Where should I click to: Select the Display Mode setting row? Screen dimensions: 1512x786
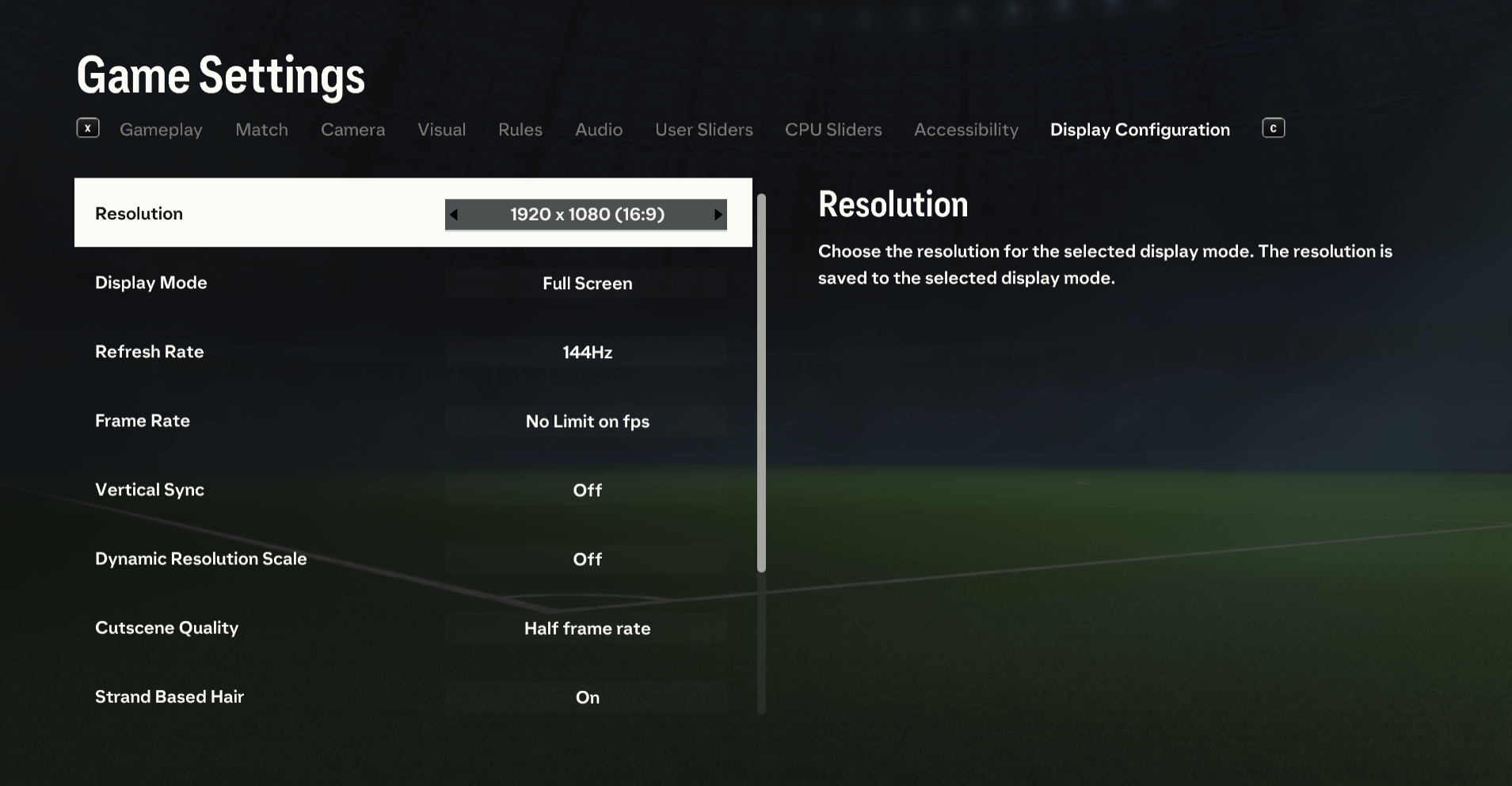click(x=412, y=283)
